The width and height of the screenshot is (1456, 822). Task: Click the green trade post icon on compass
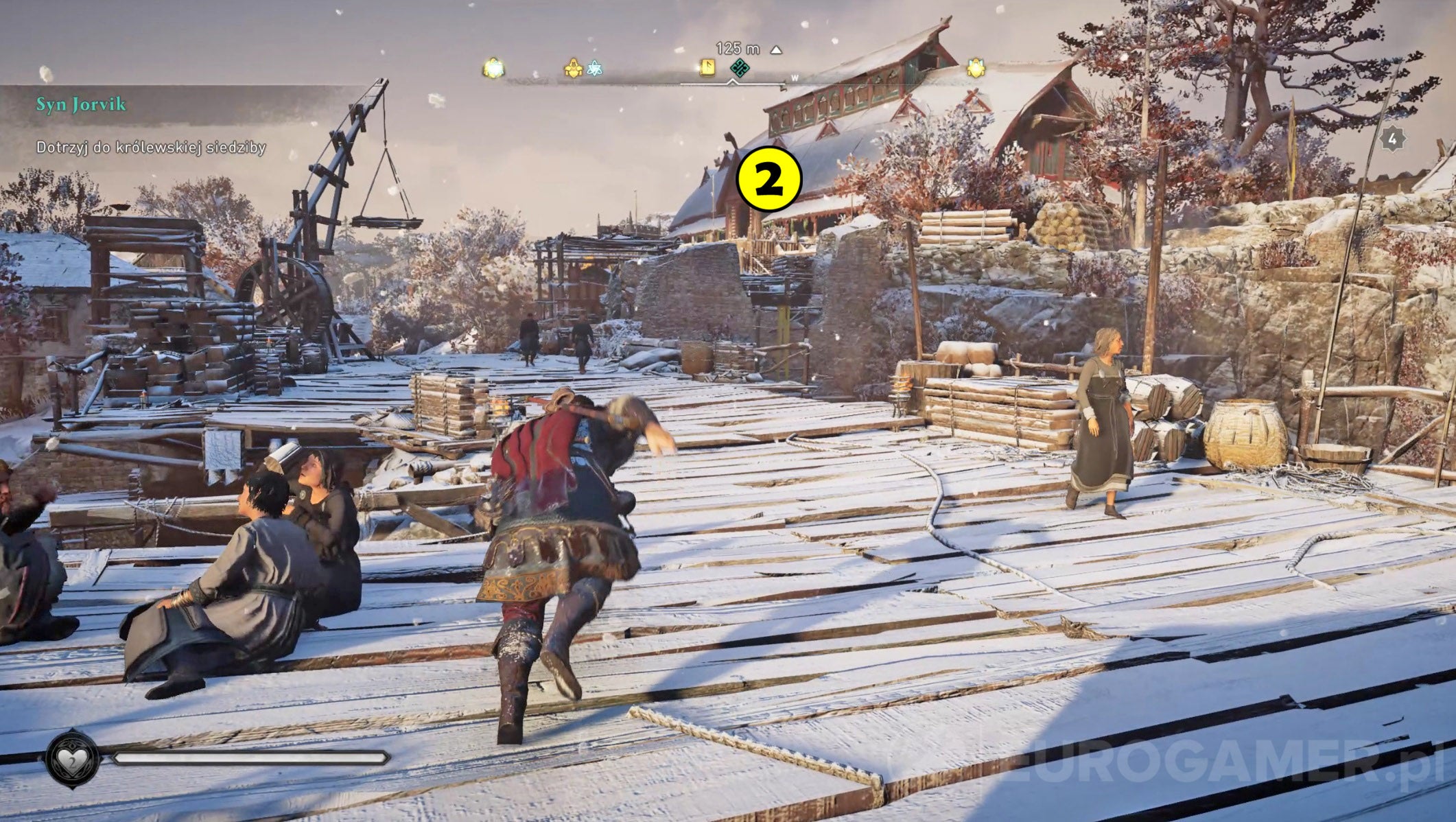[740, 67]
